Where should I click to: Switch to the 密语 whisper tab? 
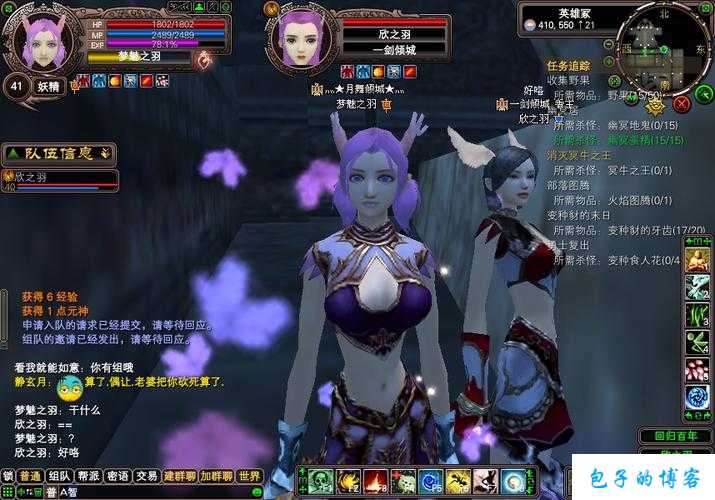[x=118, y=477]
